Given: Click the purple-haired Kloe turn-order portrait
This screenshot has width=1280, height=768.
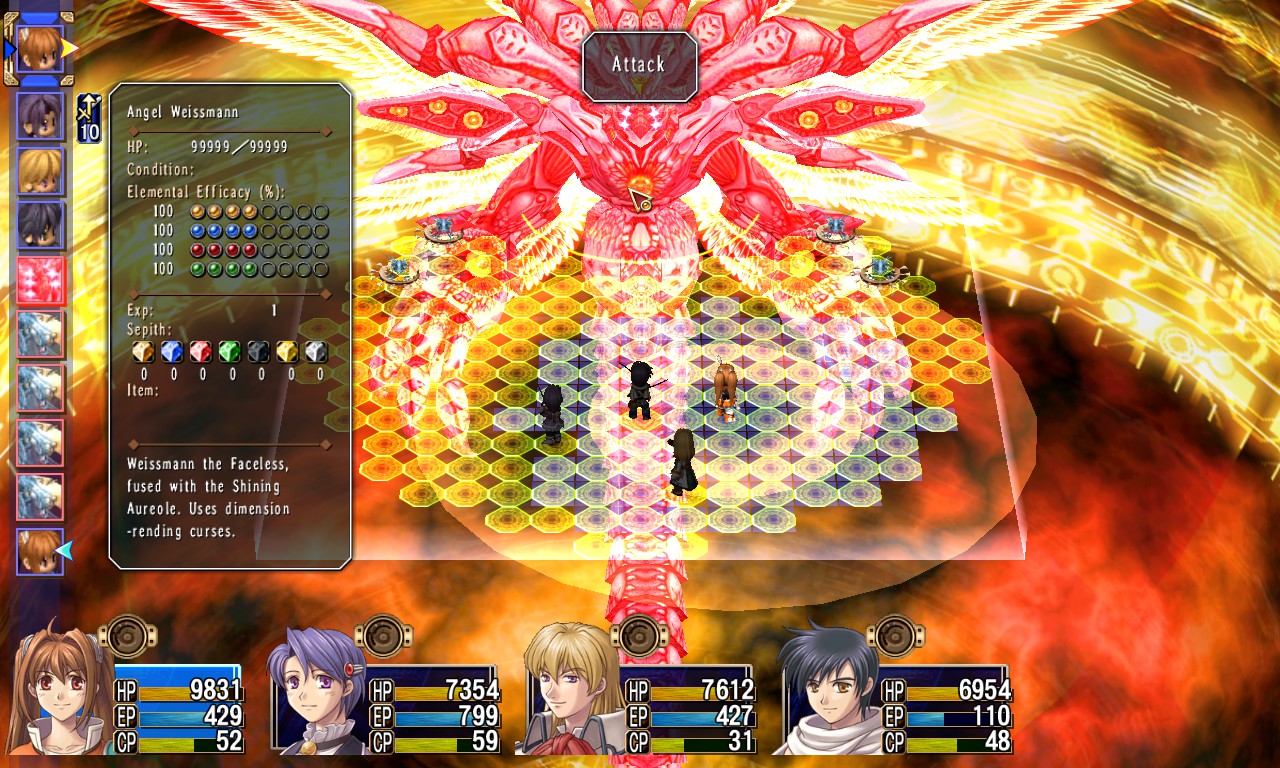Looking at the screenshot, I should click(40, 116).
